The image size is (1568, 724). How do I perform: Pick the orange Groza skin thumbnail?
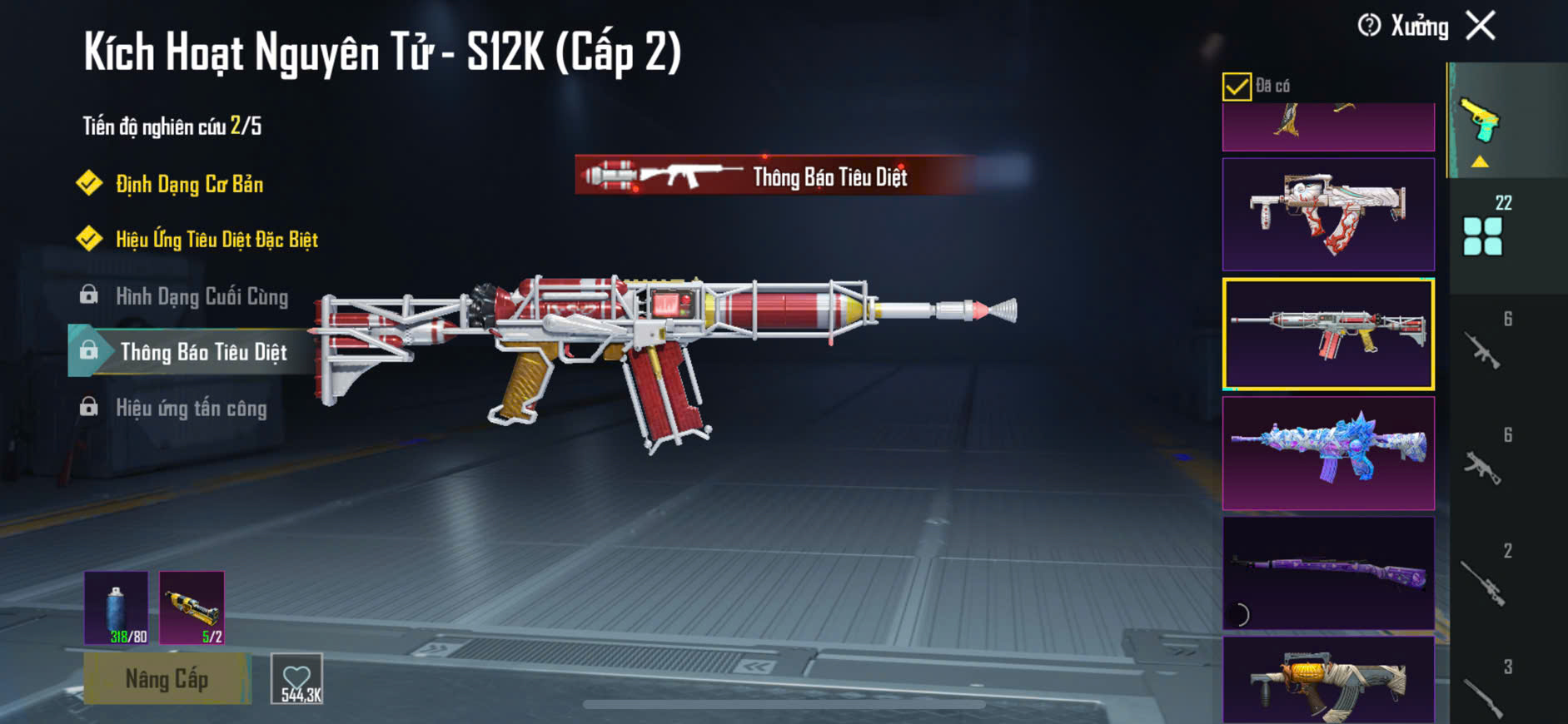(1328, 679)
